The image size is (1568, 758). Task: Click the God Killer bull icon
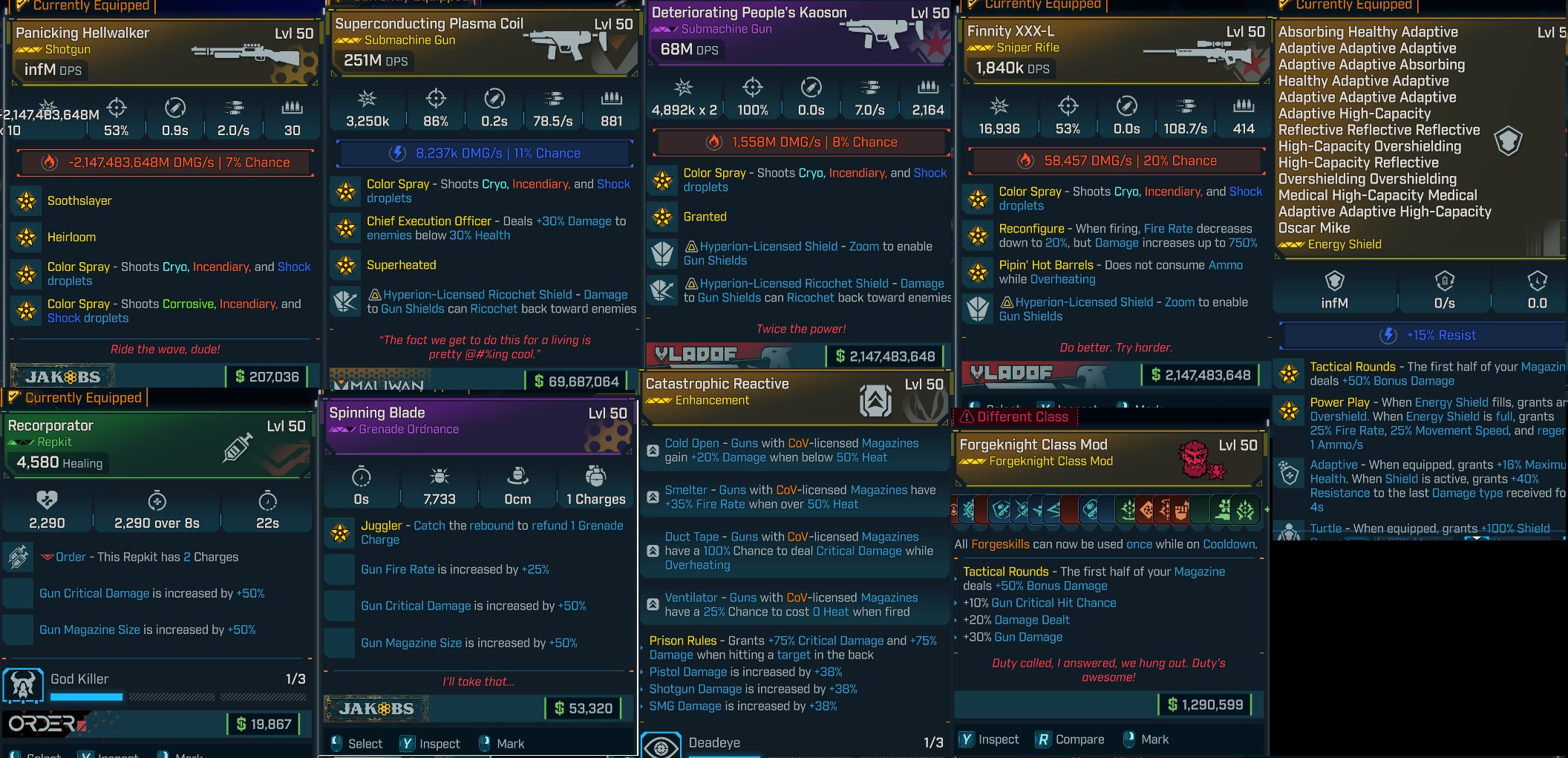22,684
